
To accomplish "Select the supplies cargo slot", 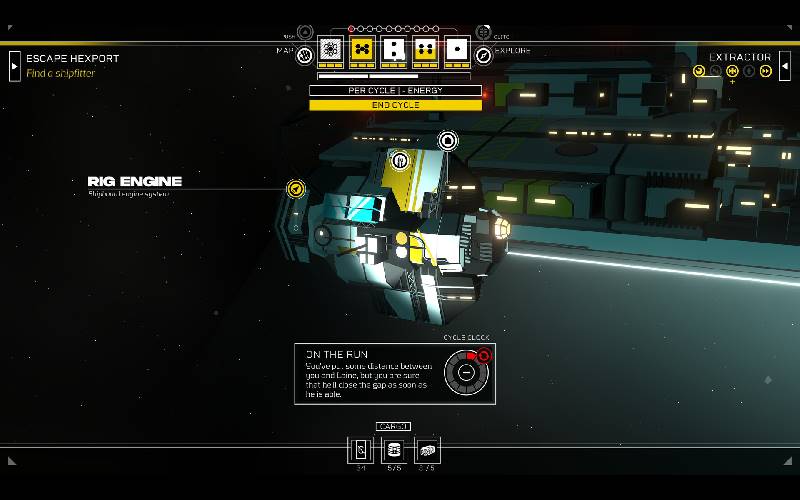I will (x=427, y=450).
